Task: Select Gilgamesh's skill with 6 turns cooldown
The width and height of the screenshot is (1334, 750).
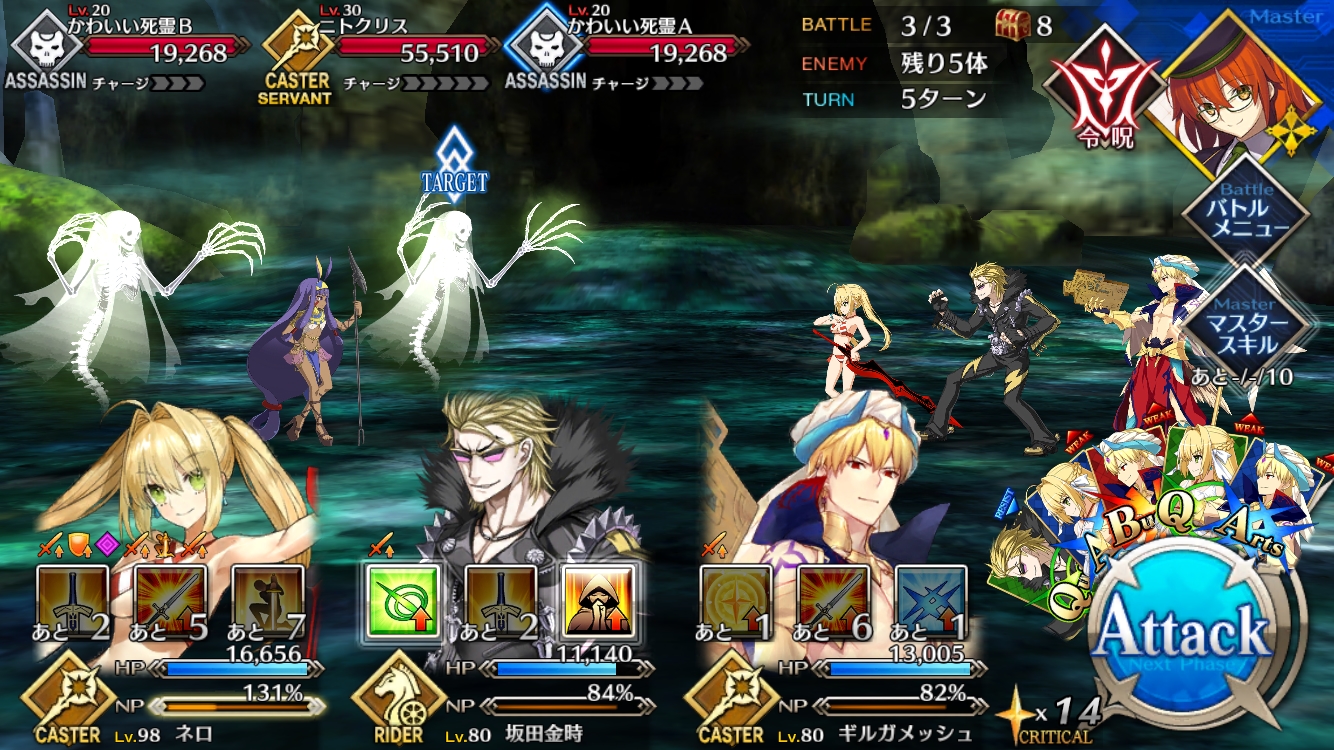Action: [x=833, y=600]
